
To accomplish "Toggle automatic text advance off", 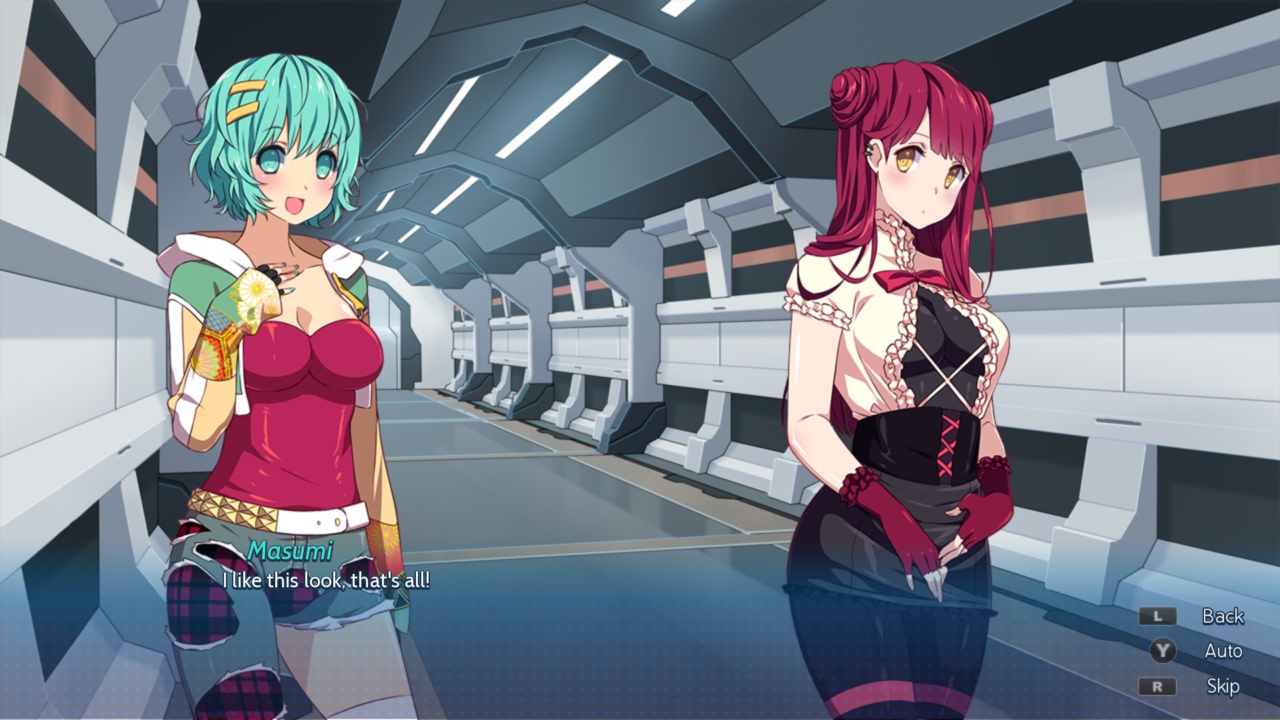I will 1221,652.
